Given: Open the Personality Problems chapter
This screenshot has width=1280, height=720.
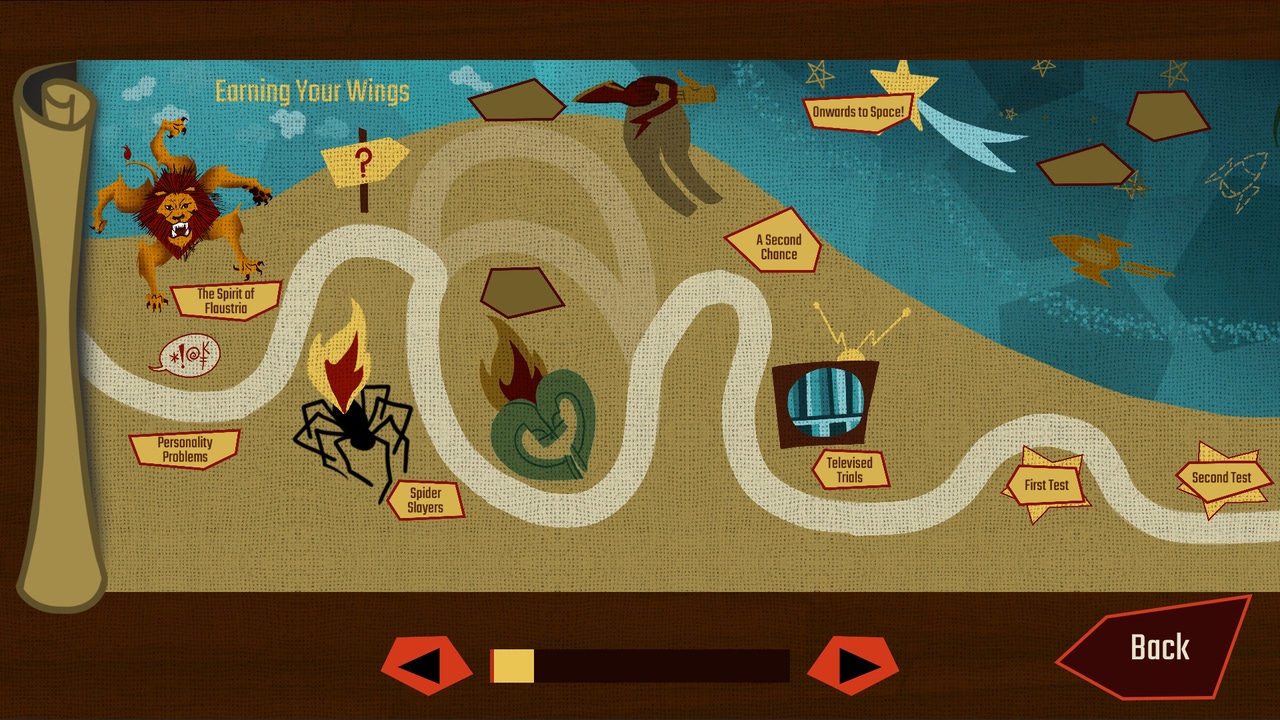Looking at the screenshot, I should (x=185, y=450).
